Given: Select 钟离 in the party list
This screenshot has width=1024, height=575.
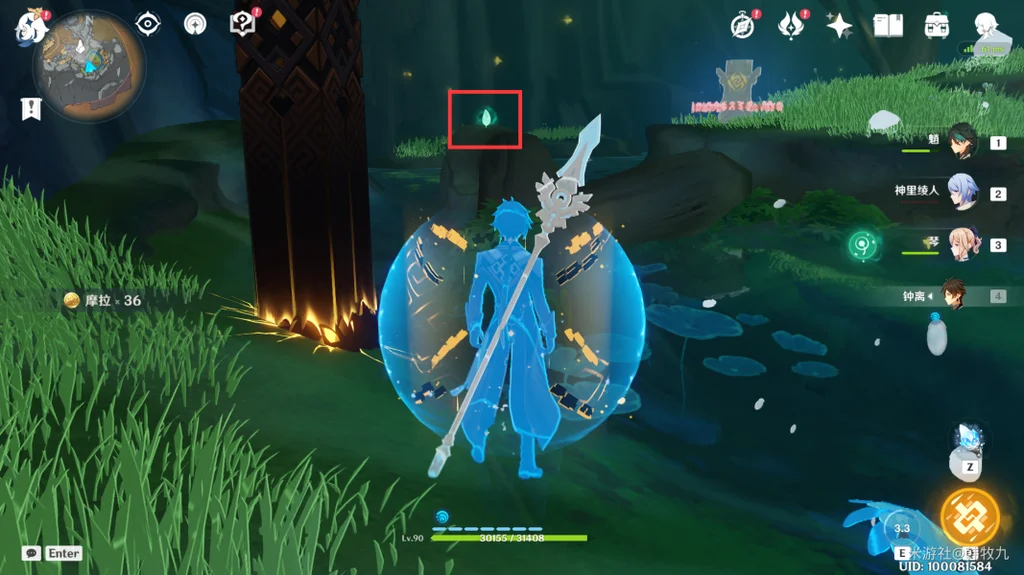Looking at the screenshot, I should click(x=955, y=295).
